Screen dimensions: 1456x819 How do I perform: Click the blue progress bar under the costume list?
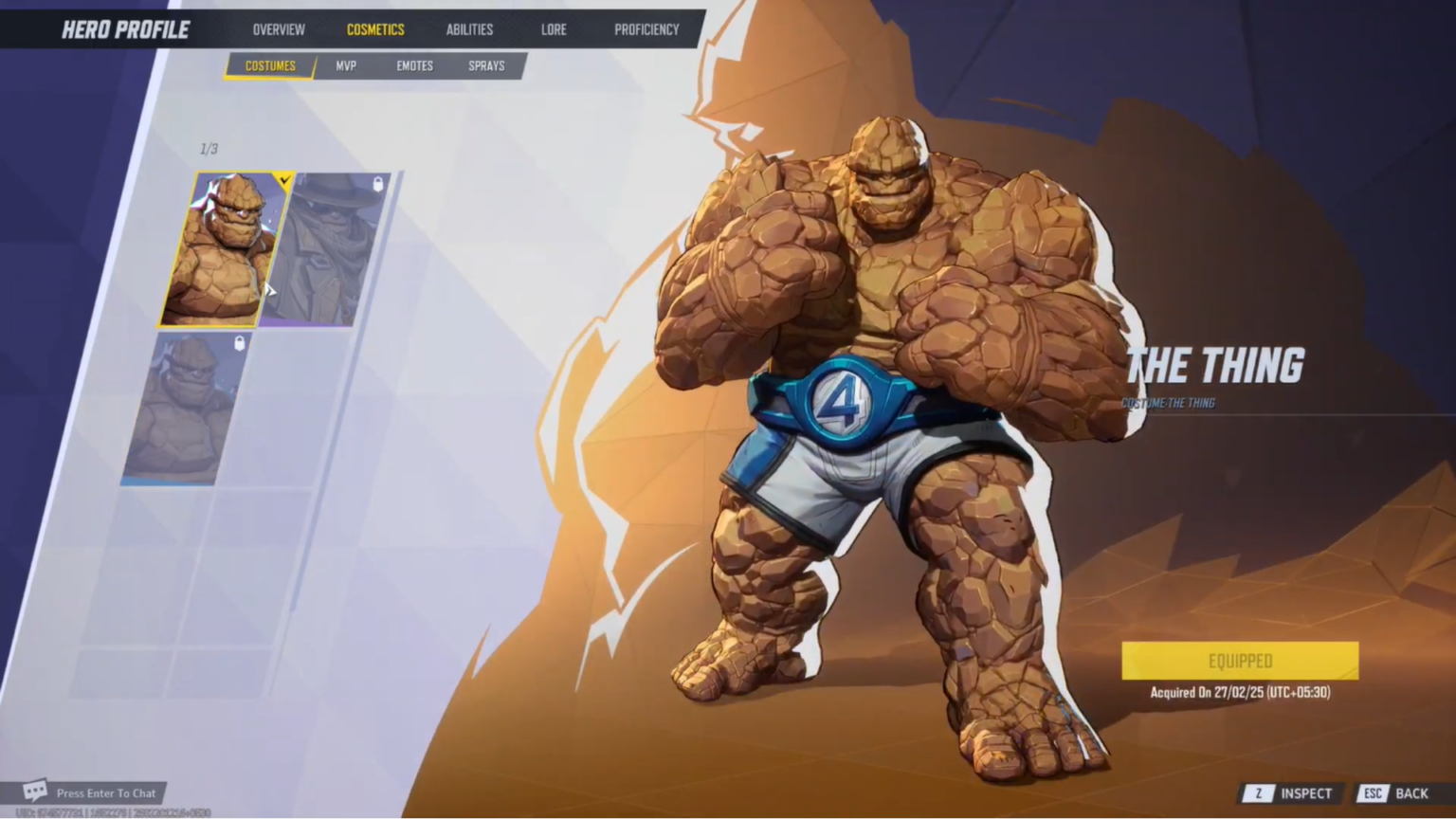coord(168,483)
